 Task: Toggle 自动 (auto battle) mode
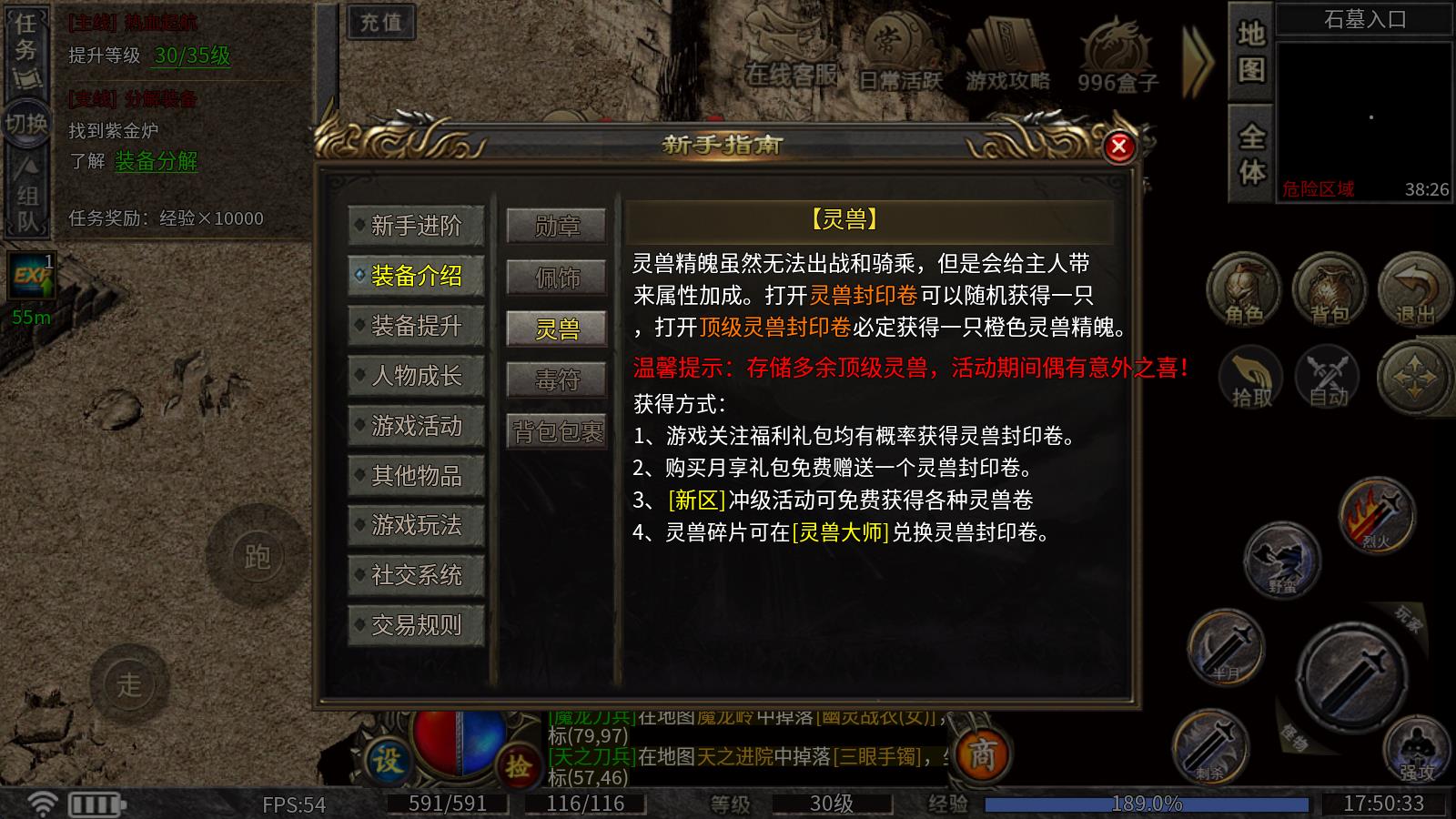1328,378
